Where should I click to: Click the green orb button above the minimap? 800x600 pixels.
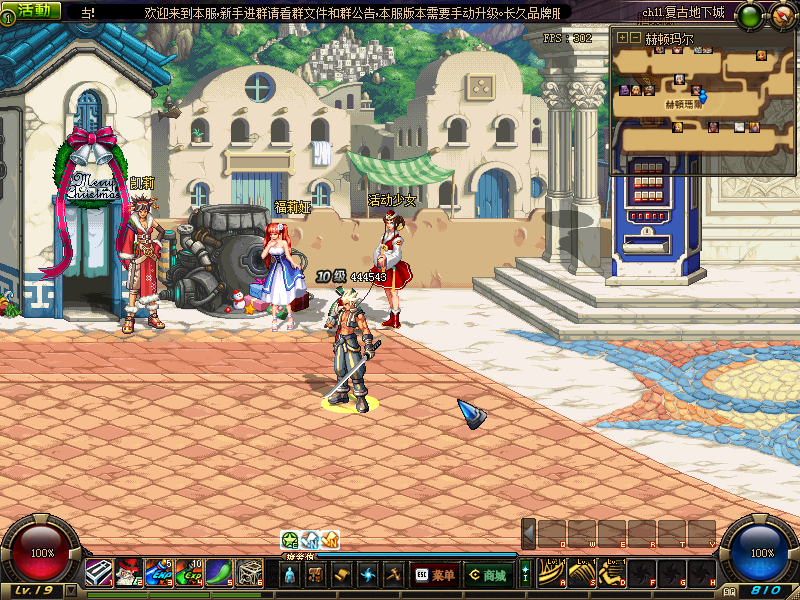tap(748, 15)
